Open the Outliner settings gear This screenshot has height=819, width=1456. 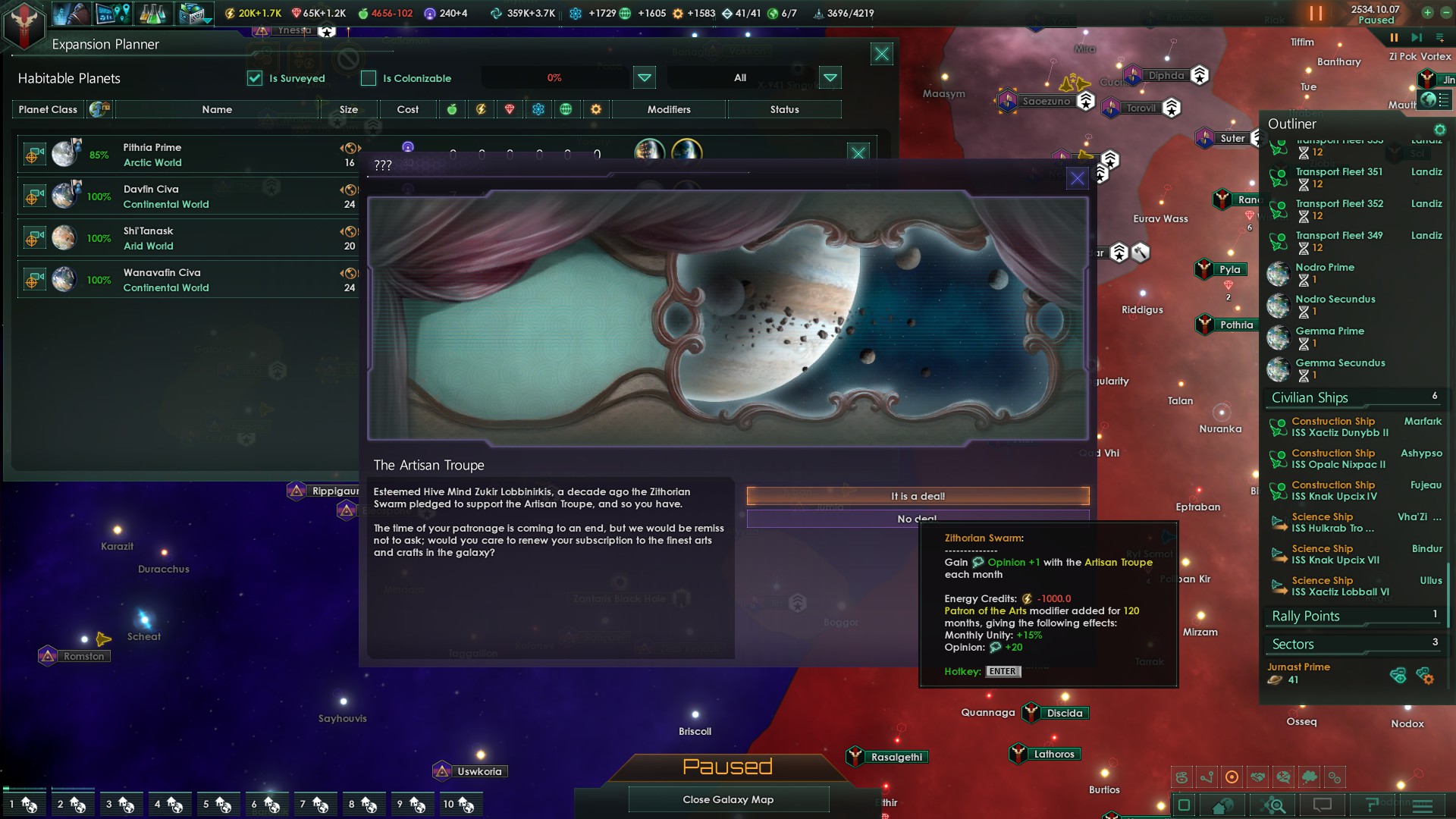[1439, 129]
